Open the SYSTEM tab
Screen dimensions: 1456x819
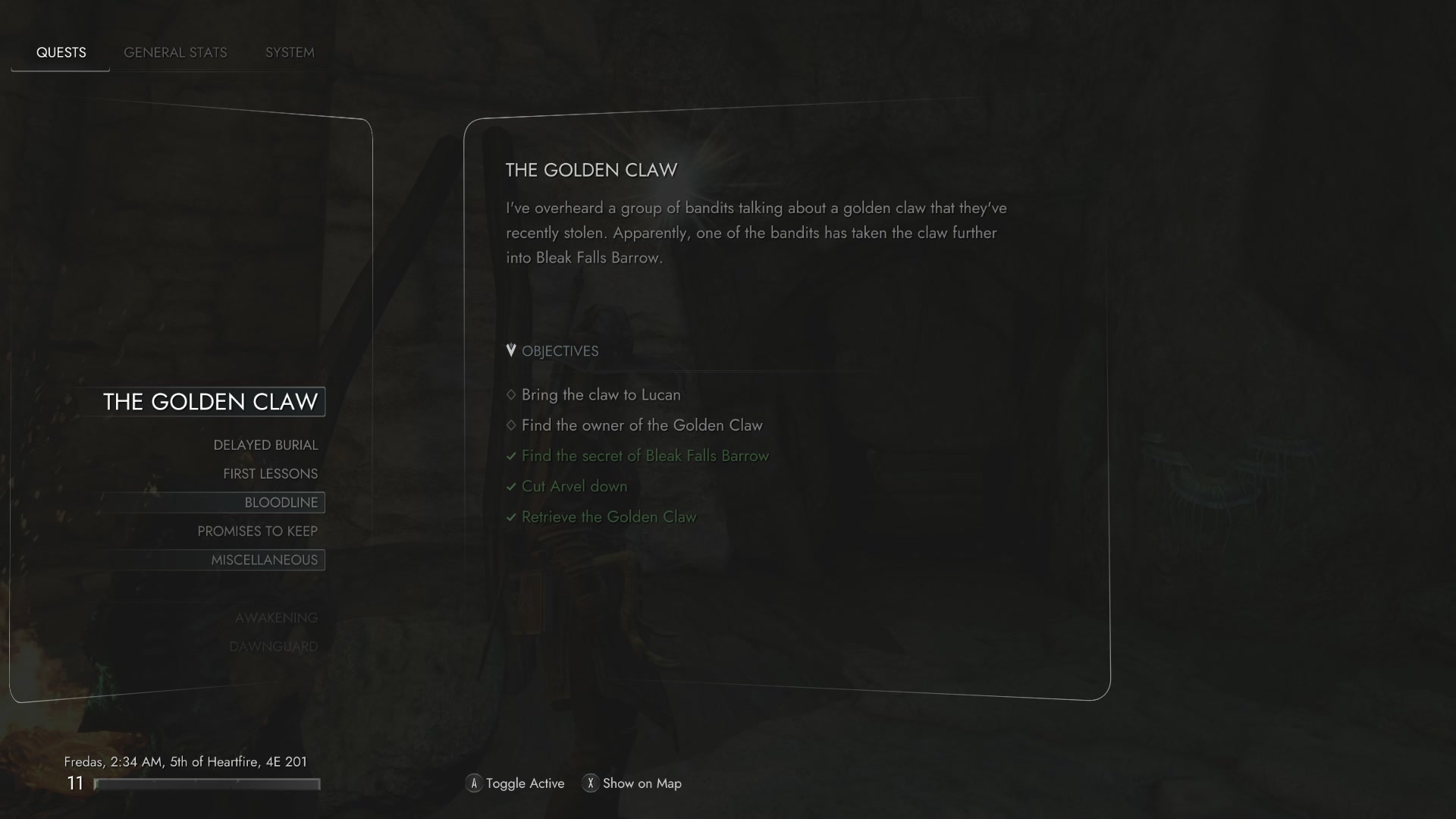pyautogui.click(x=289, y=52)
